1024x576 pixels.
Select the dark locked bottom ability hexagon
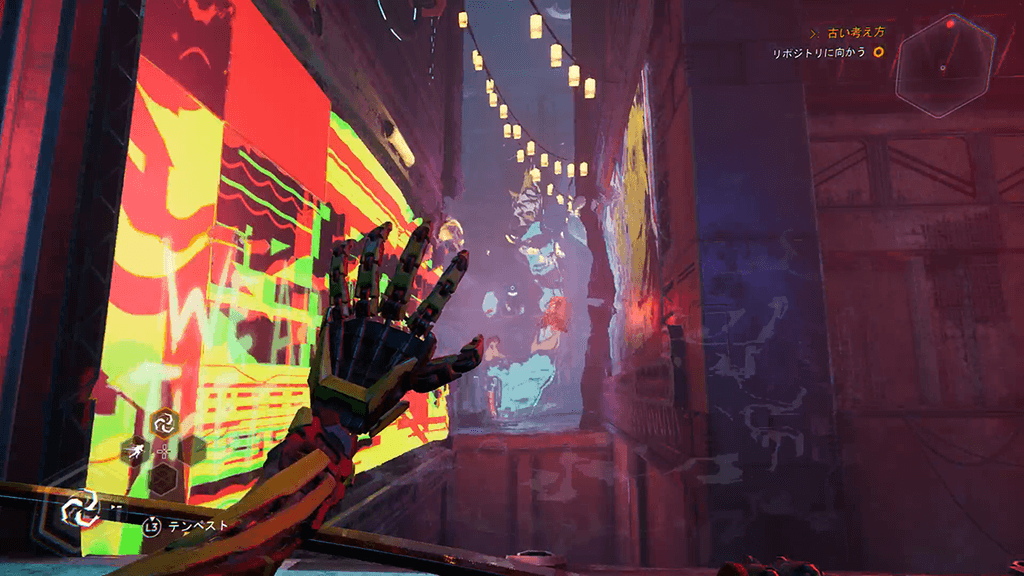click(x=163, y=481)
